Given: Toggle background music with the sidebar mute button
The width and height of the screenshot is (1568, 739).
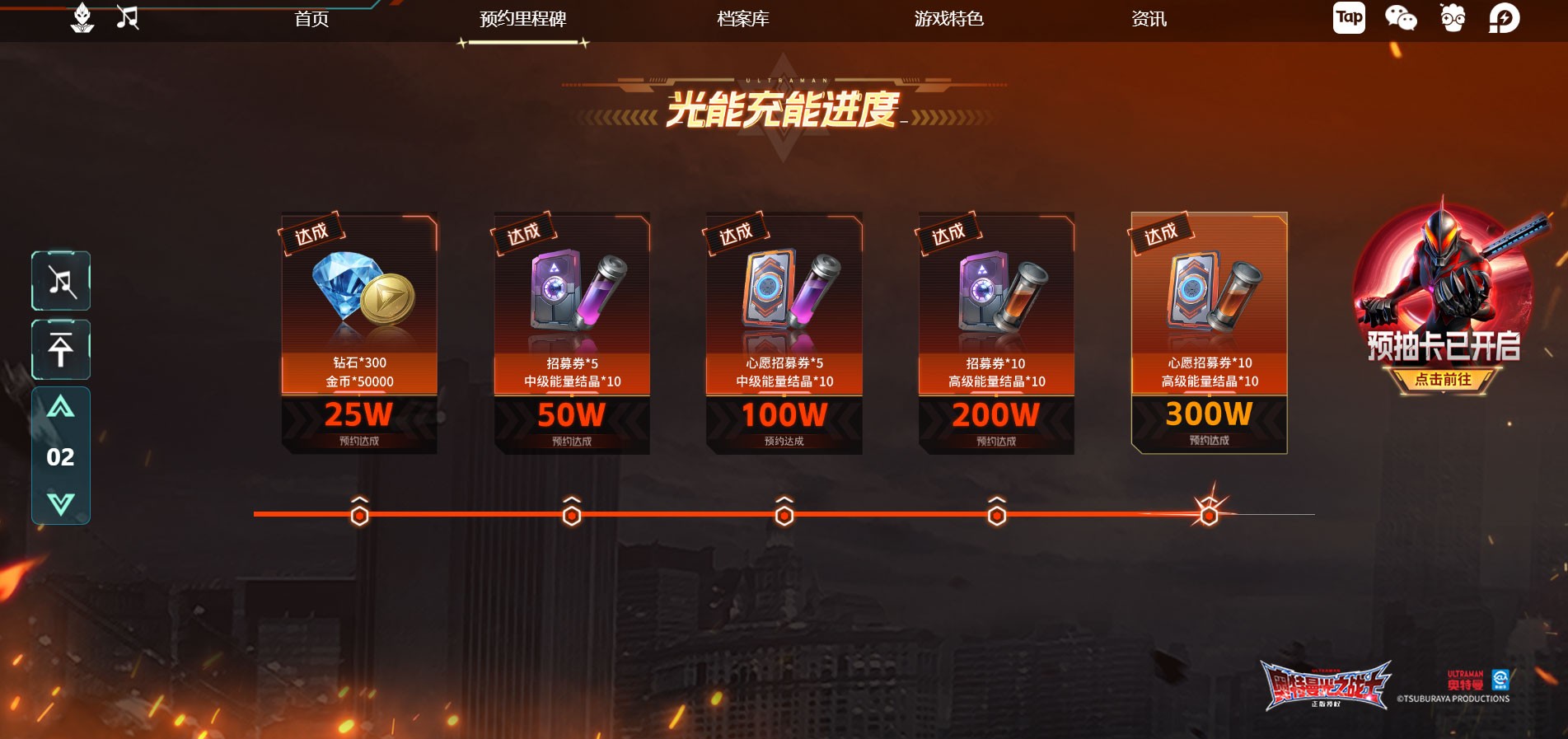Looking at the screenshot, I should pos(60,280).
